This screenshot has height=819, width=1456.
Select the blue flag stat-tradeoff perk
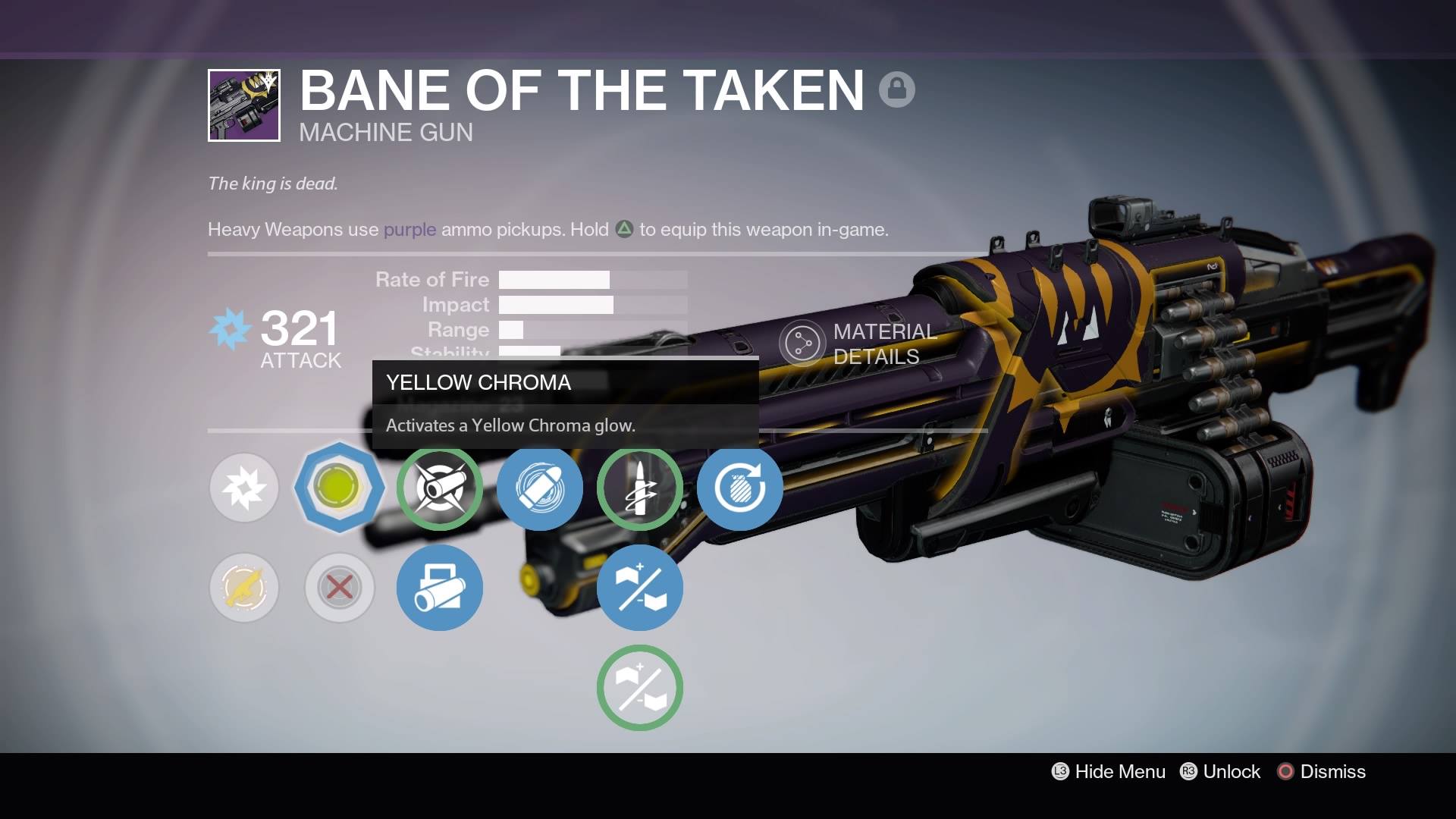640,588
